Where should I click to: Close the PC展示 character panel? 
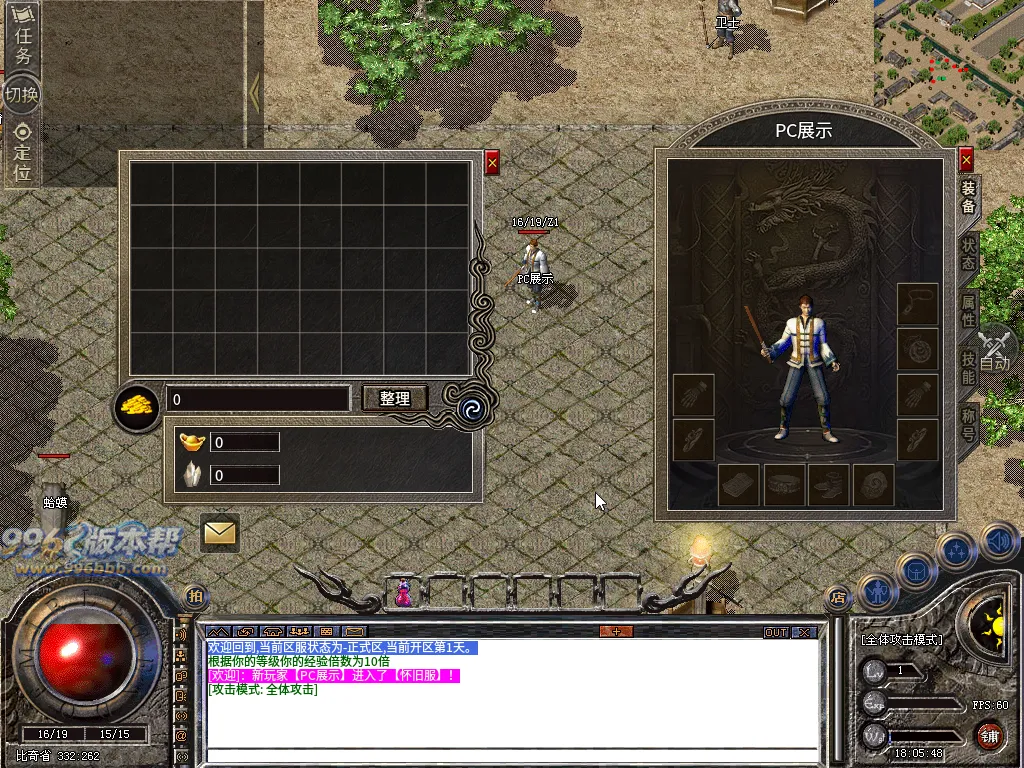click(x=966, y=160)
